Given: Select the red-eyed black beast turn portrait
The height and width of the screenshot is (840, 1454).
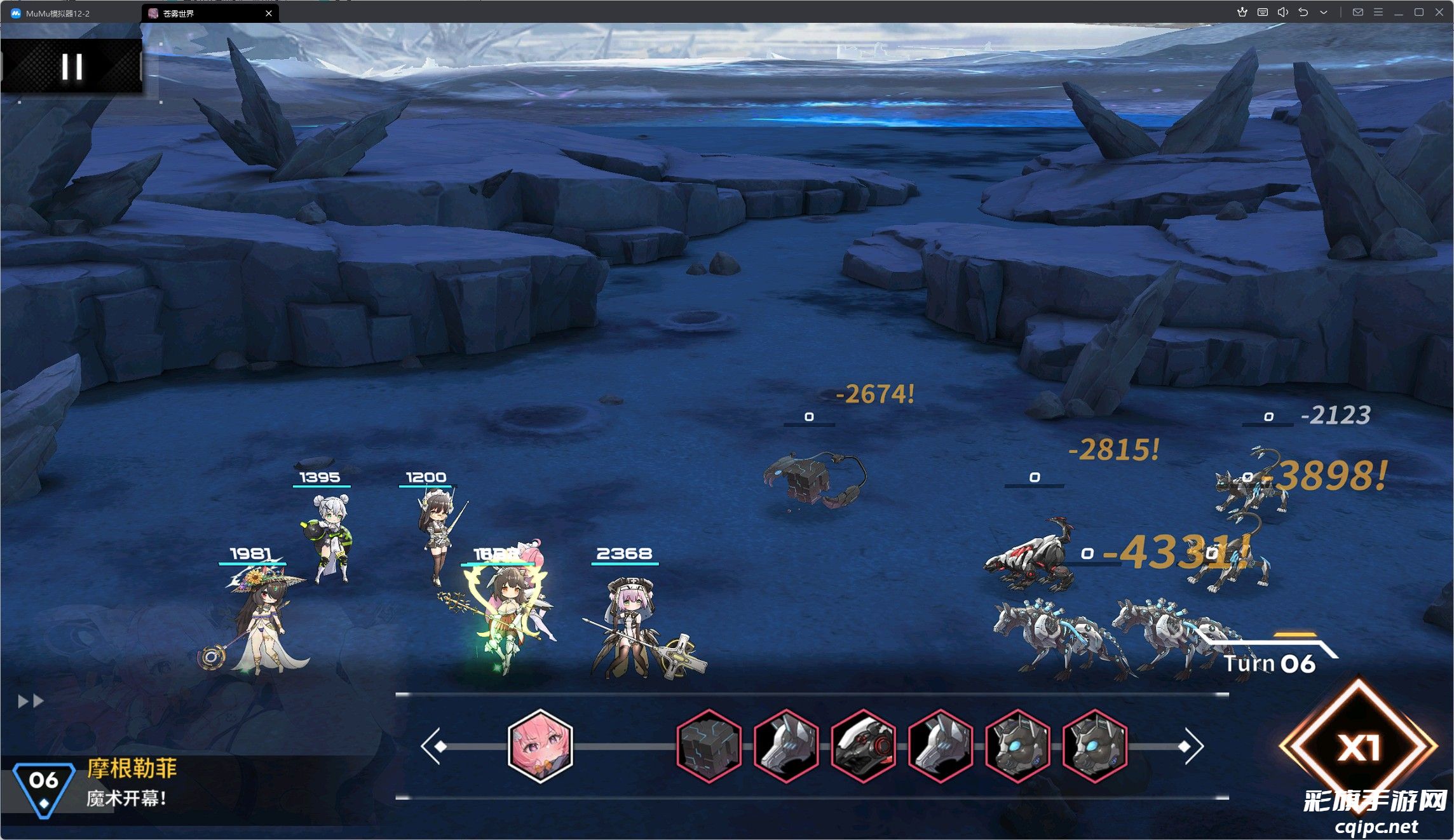Looking at the screenshot, I should tap(863, 746).
